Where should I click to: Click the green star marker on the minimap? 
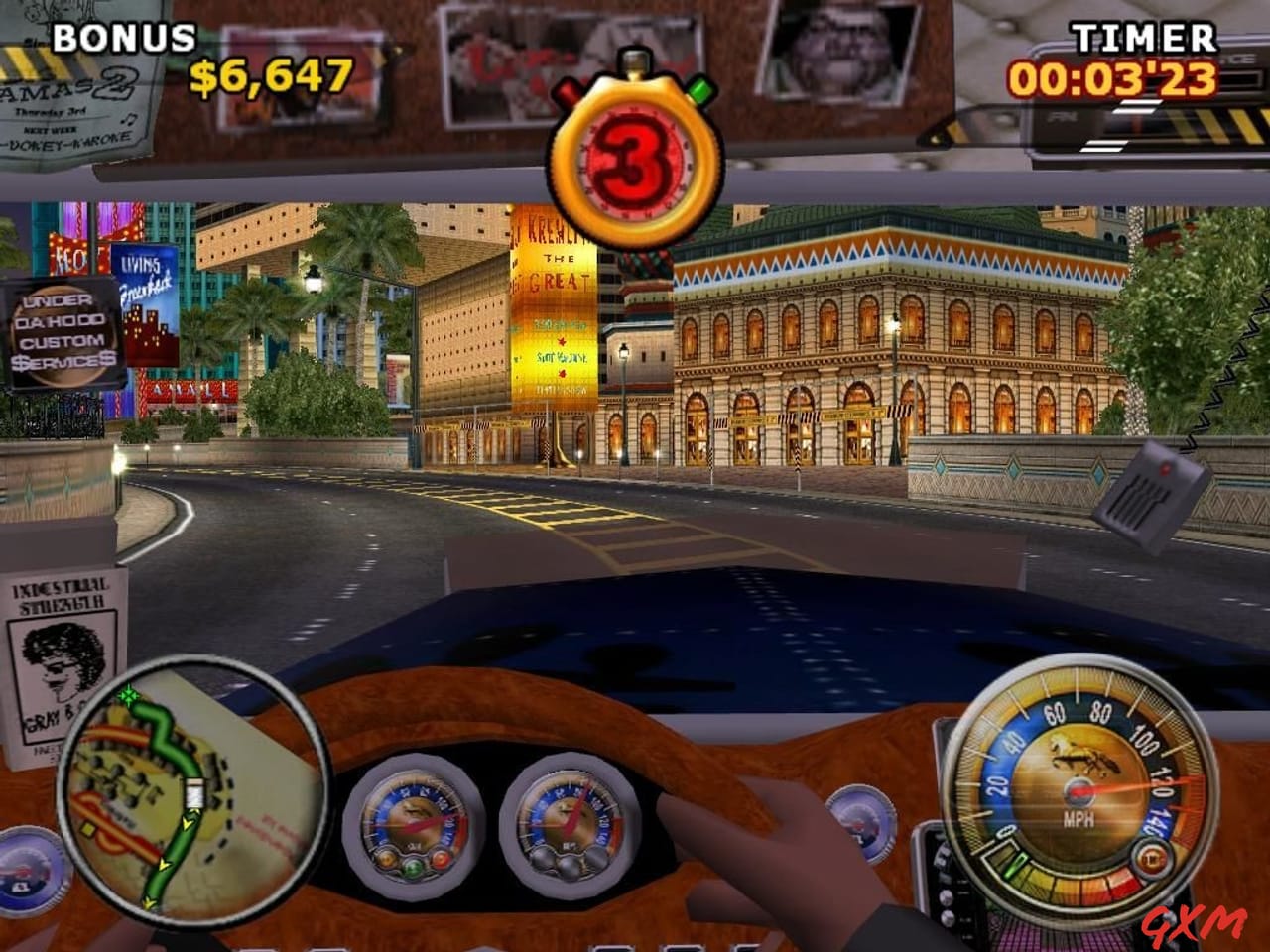click(129, 697)
